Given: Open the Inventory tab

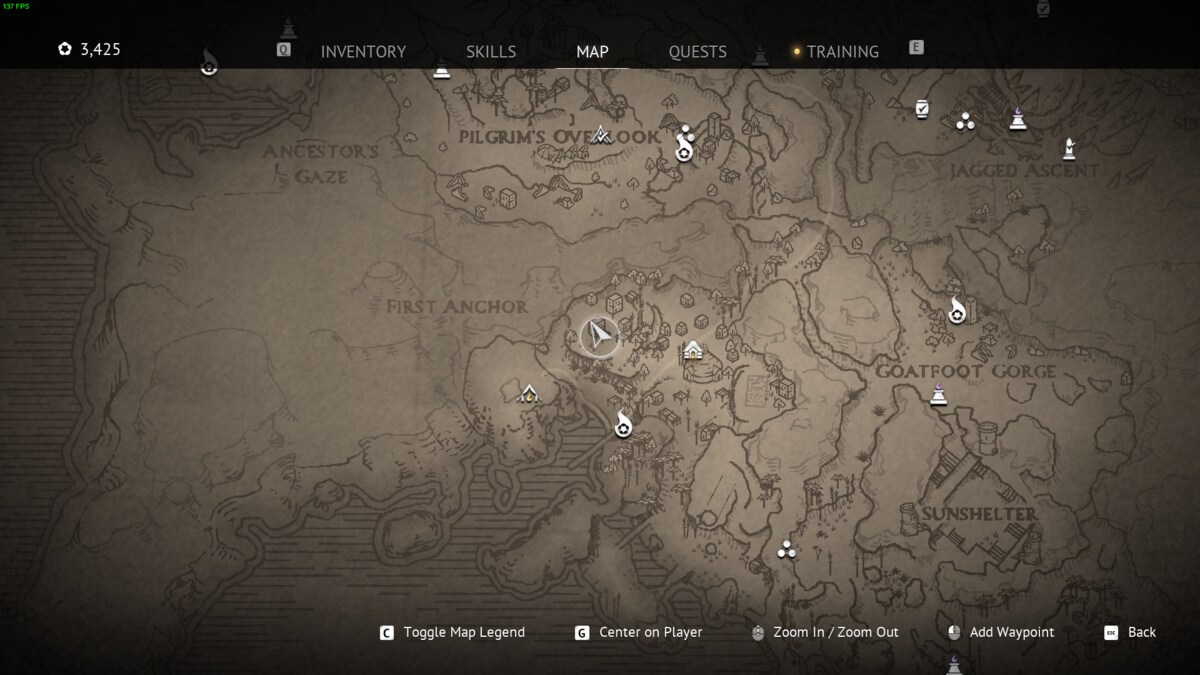Looking at the screenshot, I should 363,52.
